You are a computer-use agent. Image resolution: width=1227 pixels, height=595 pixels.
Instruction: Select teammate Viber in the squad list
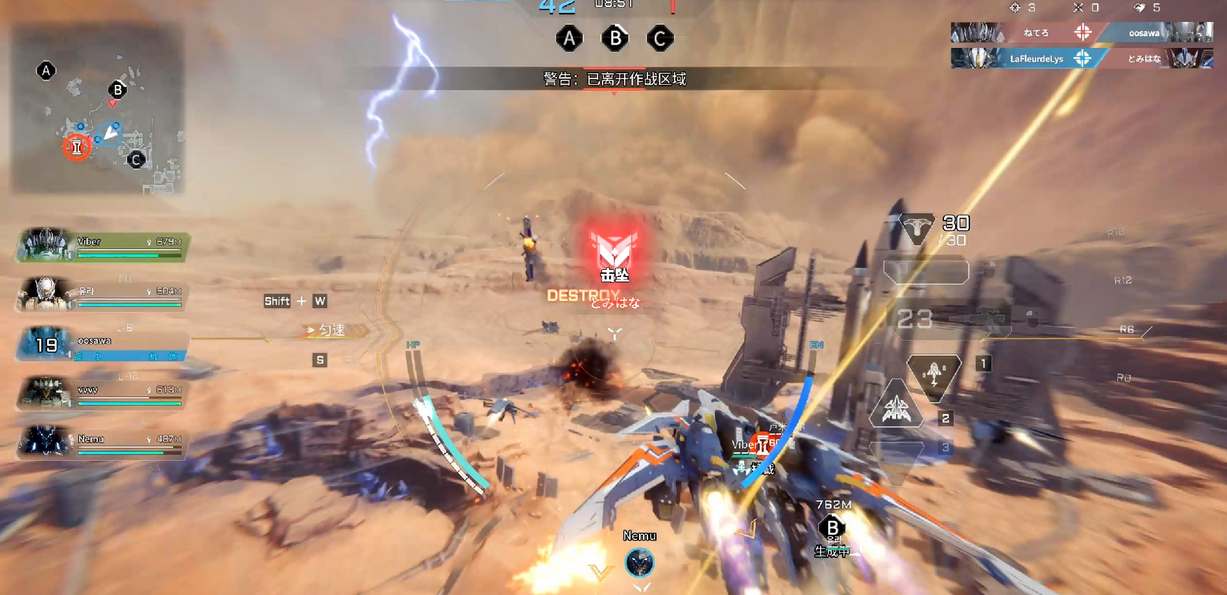[102, 246]
